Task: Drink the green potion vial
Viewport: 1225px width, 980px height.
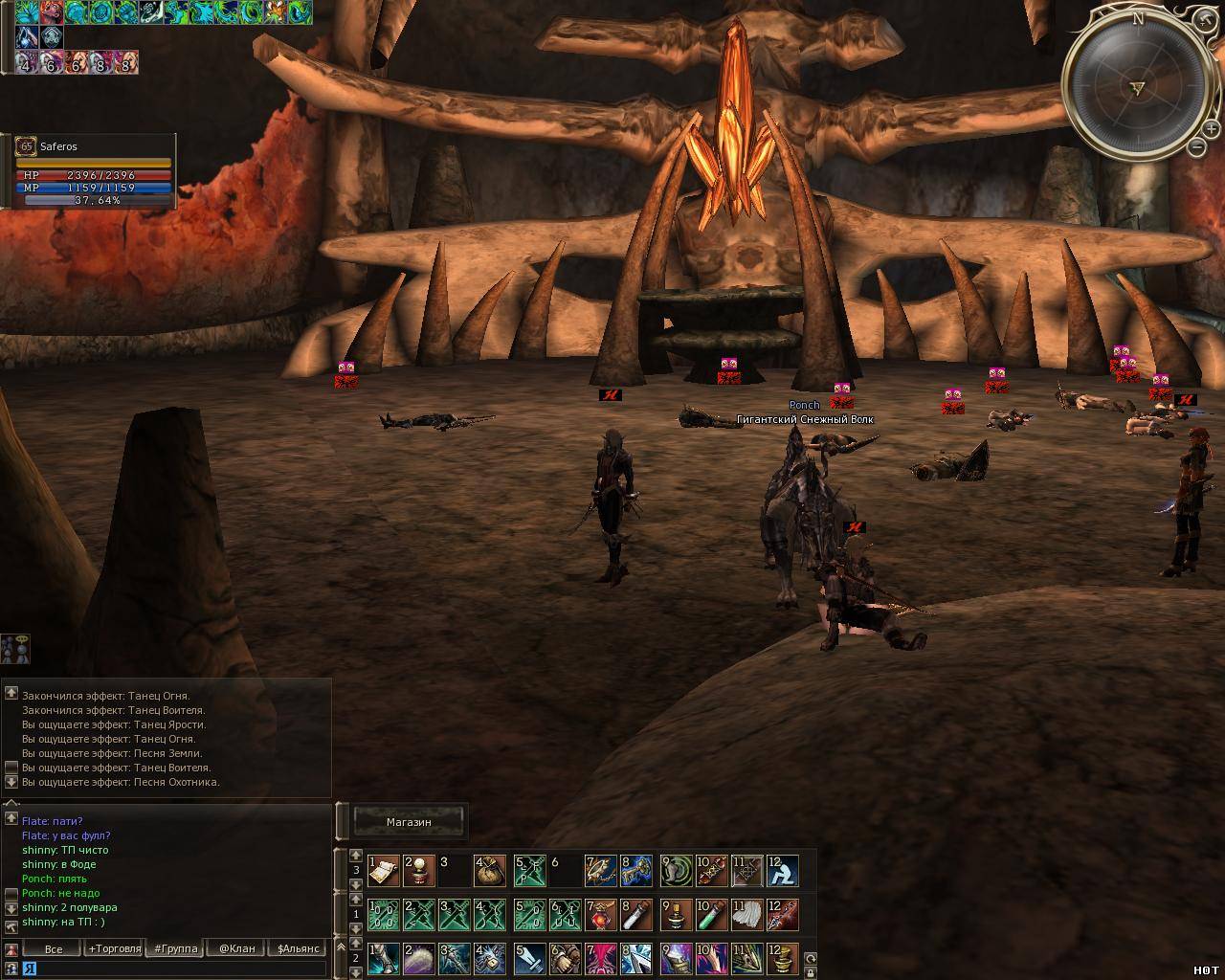Action: point(710,916)
